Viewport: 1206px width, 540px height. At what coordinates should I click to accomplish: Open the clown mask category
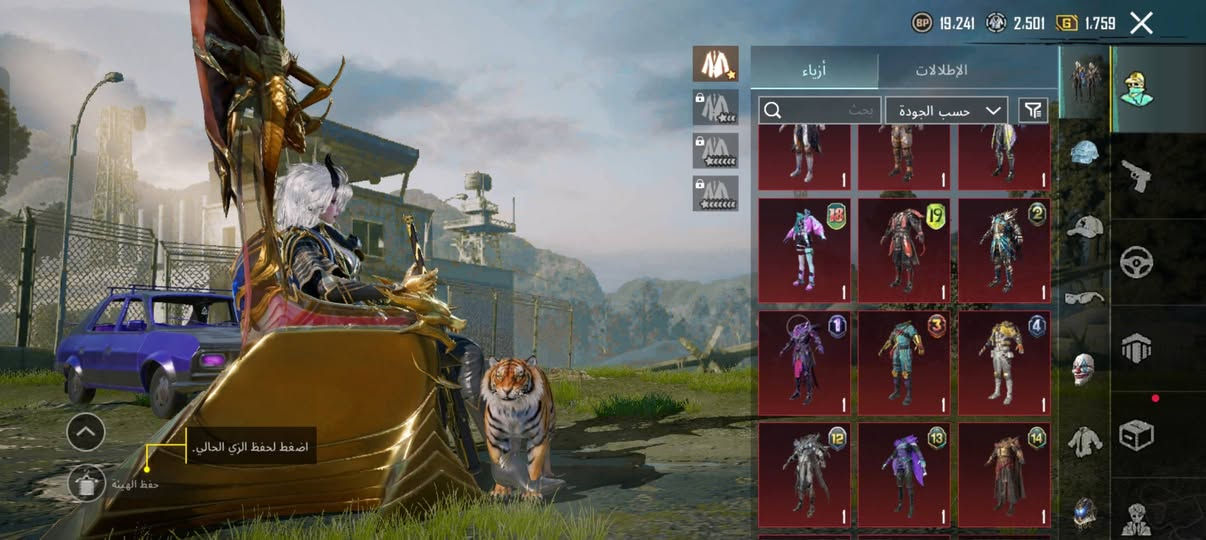(1084, 368)
